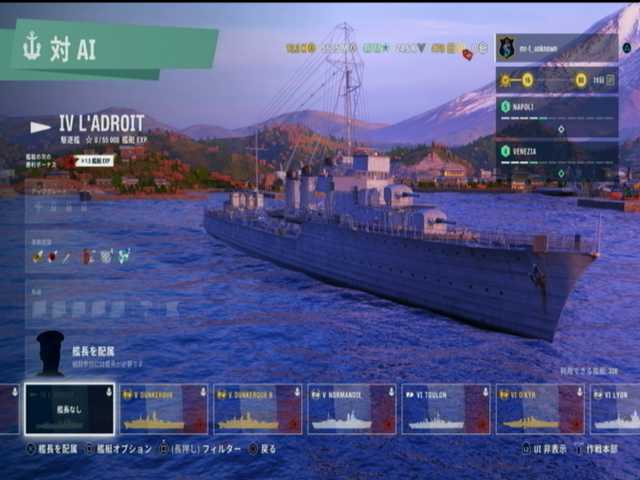Open the ship consumables icon row
The width and height of the screenshot is (640, 480).
pyautogui.click(x=82, y=256)
